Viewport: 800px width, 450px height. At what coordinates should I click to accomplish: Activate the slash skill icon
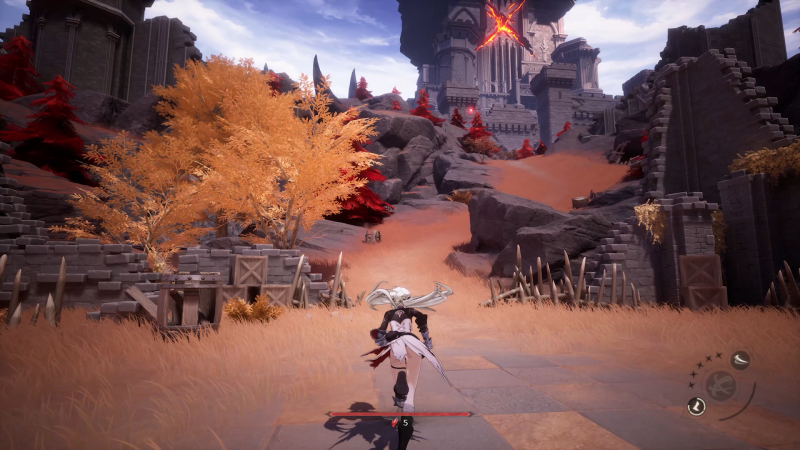pos(740,361)
